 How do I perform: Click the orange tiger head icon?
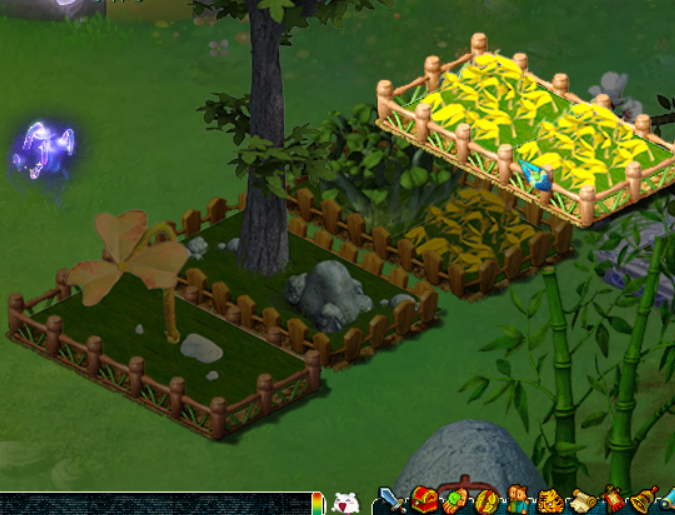549,499
